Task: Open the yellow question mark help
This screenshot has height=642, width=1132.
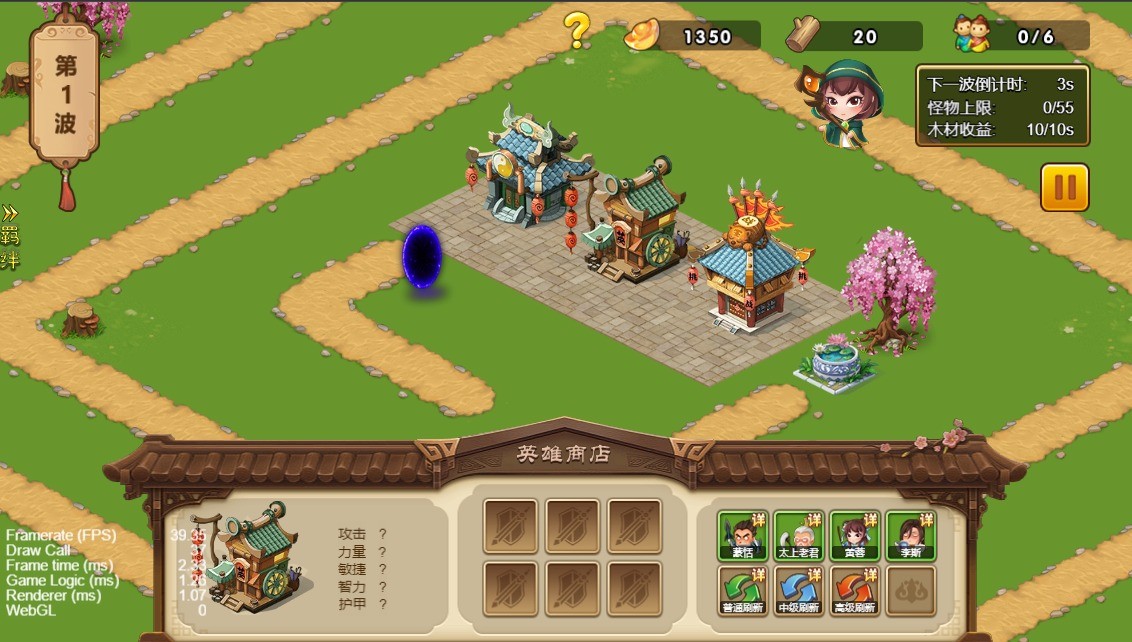Action: click(x=577, y=31)
